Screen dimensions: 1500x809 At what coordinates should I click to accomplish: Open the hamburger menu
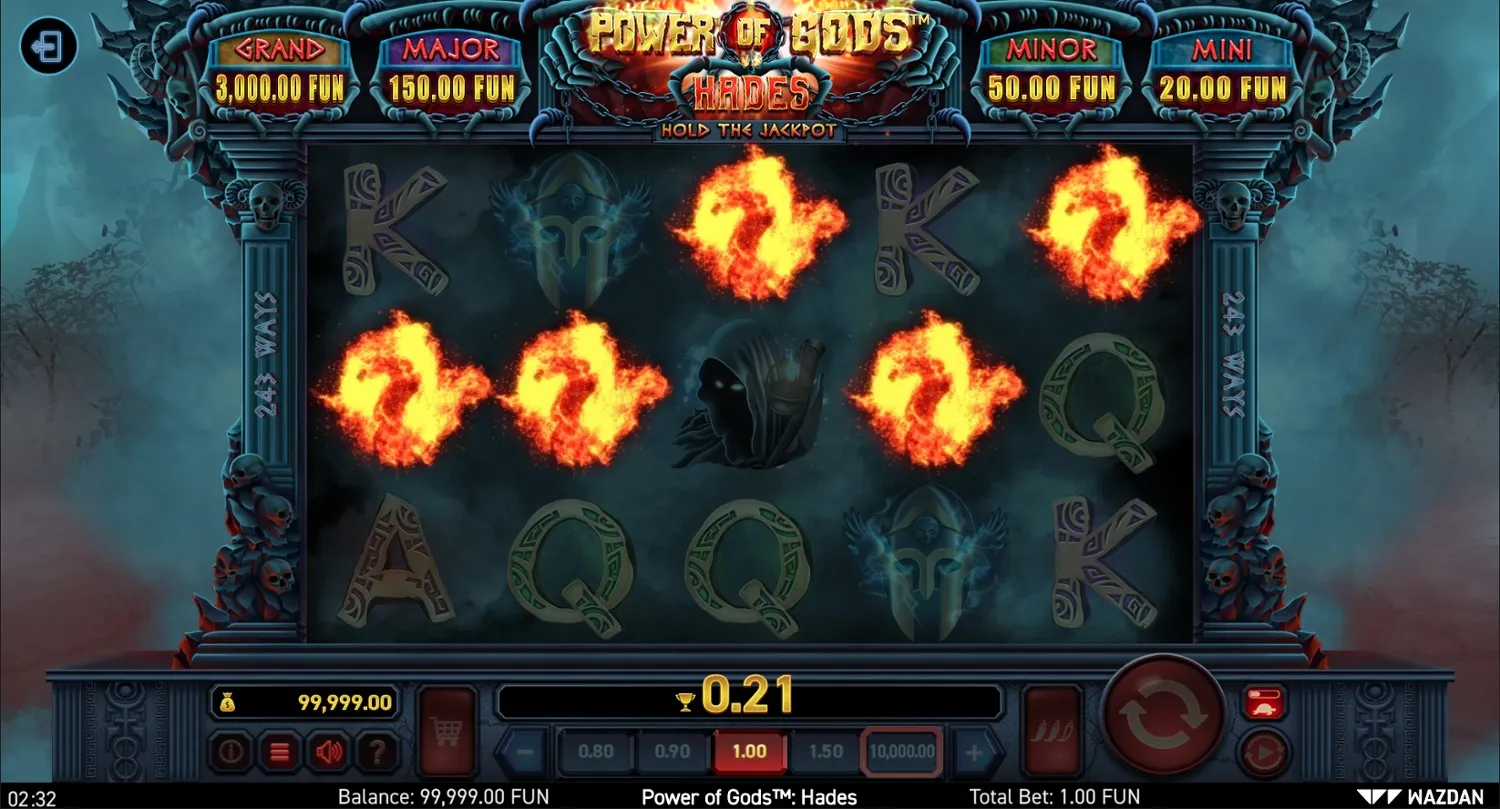(x=280, y=752)
